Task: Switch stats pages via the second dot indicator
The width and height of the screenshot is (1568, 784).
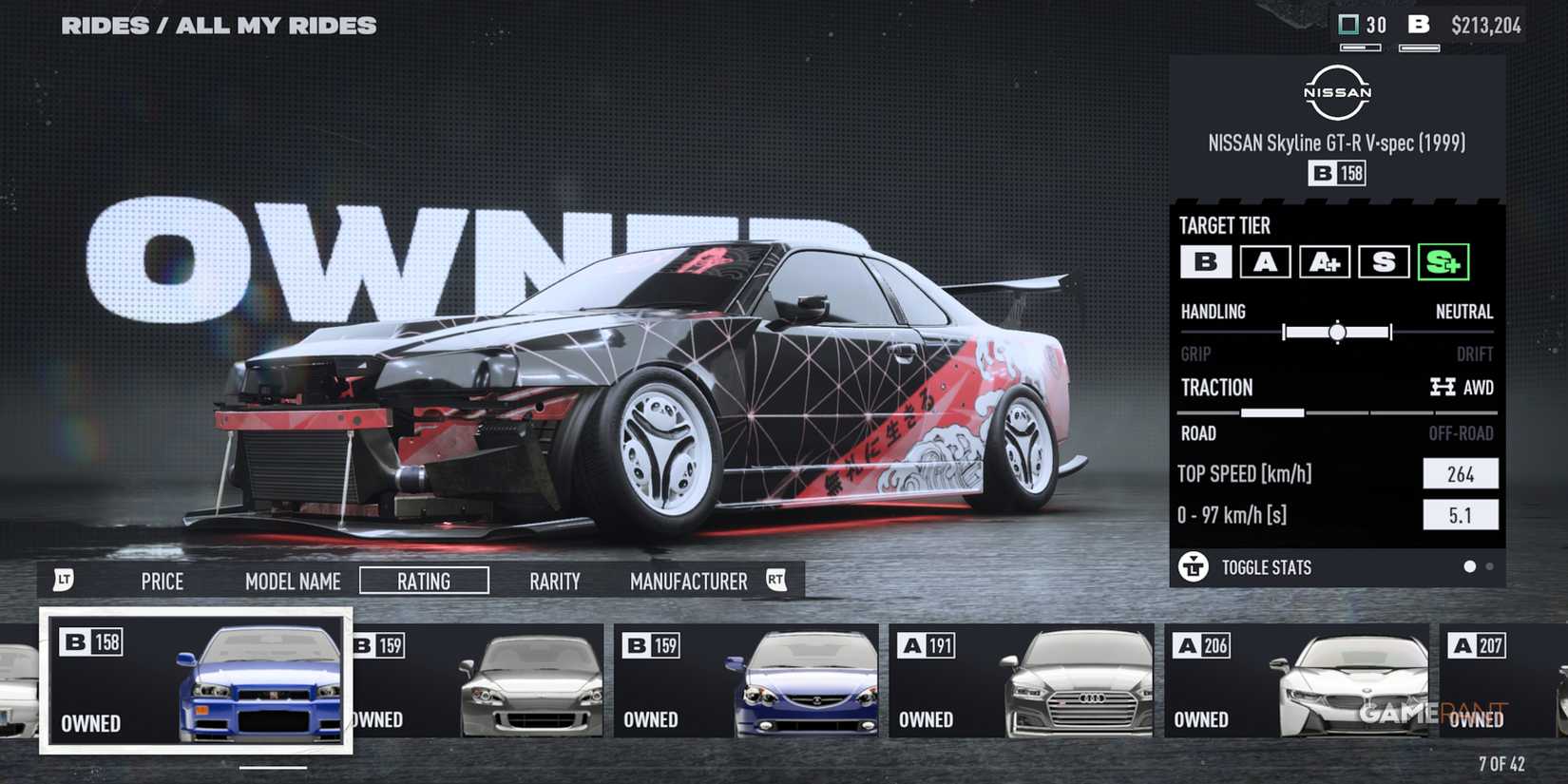Action: (x=1490, y=566)
